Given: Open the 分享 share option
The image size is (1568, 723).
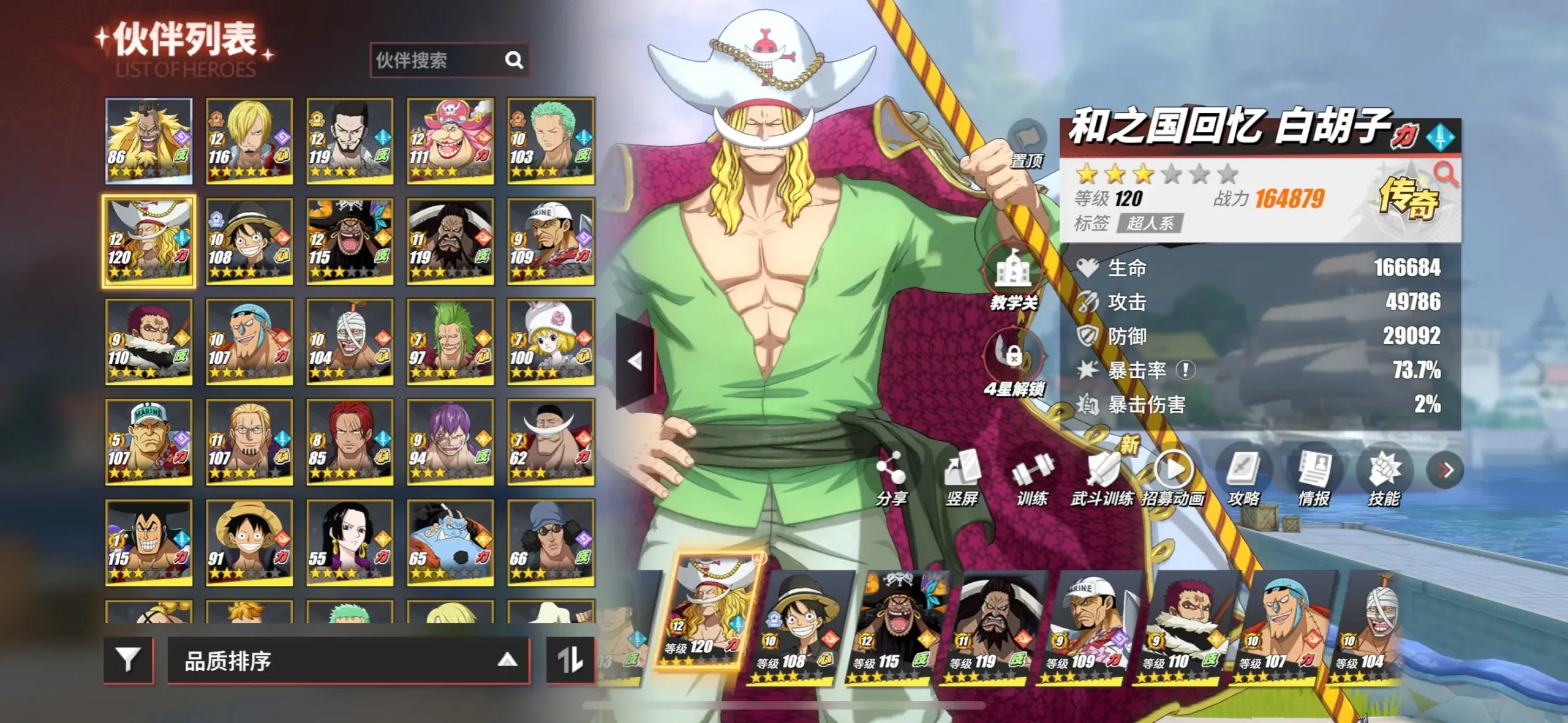Looking at the screenshot, I should coord(891,478).
